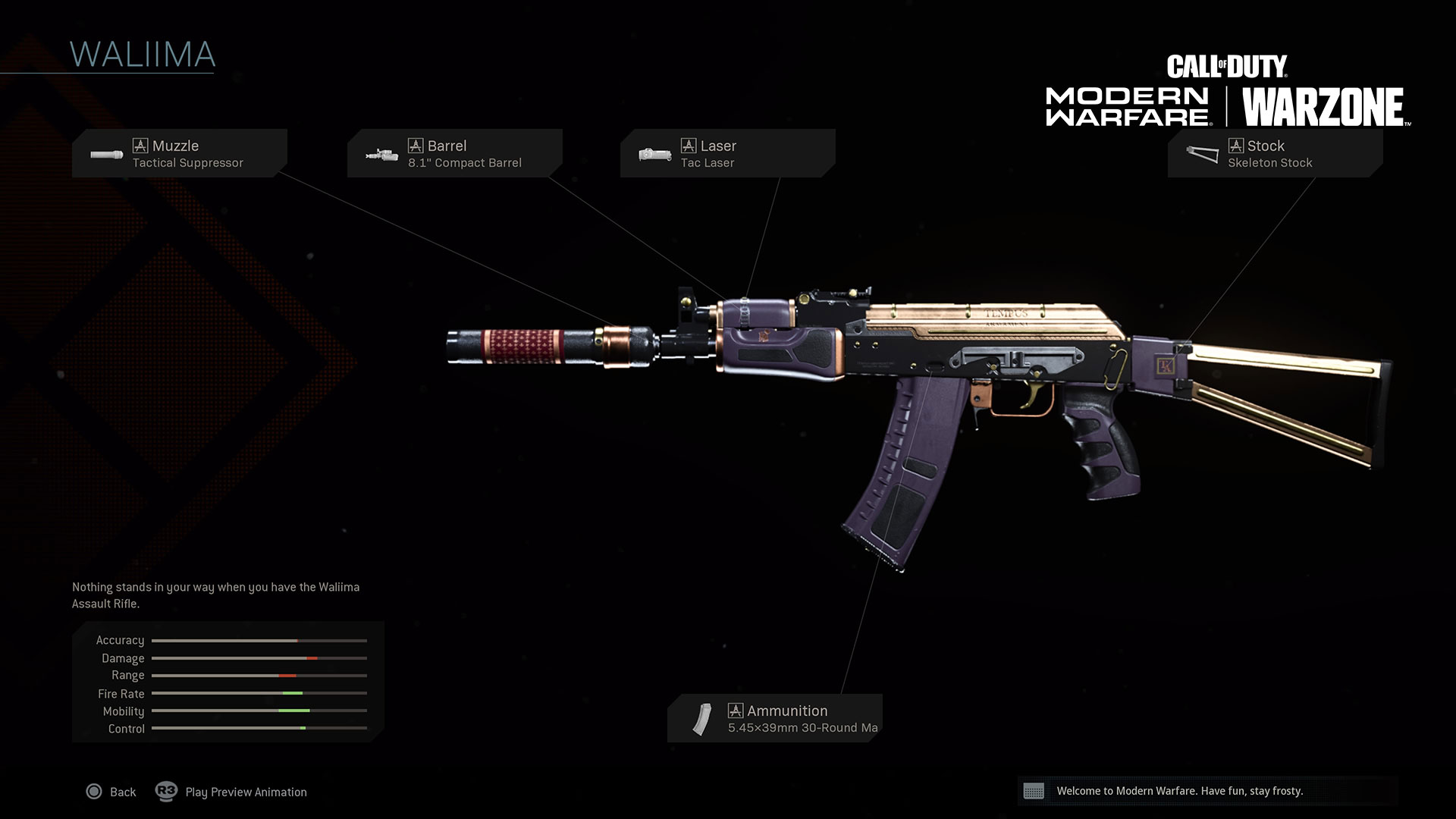
Task: Choose the Laser Tac Laser attachment
Action: pos(728,153)
